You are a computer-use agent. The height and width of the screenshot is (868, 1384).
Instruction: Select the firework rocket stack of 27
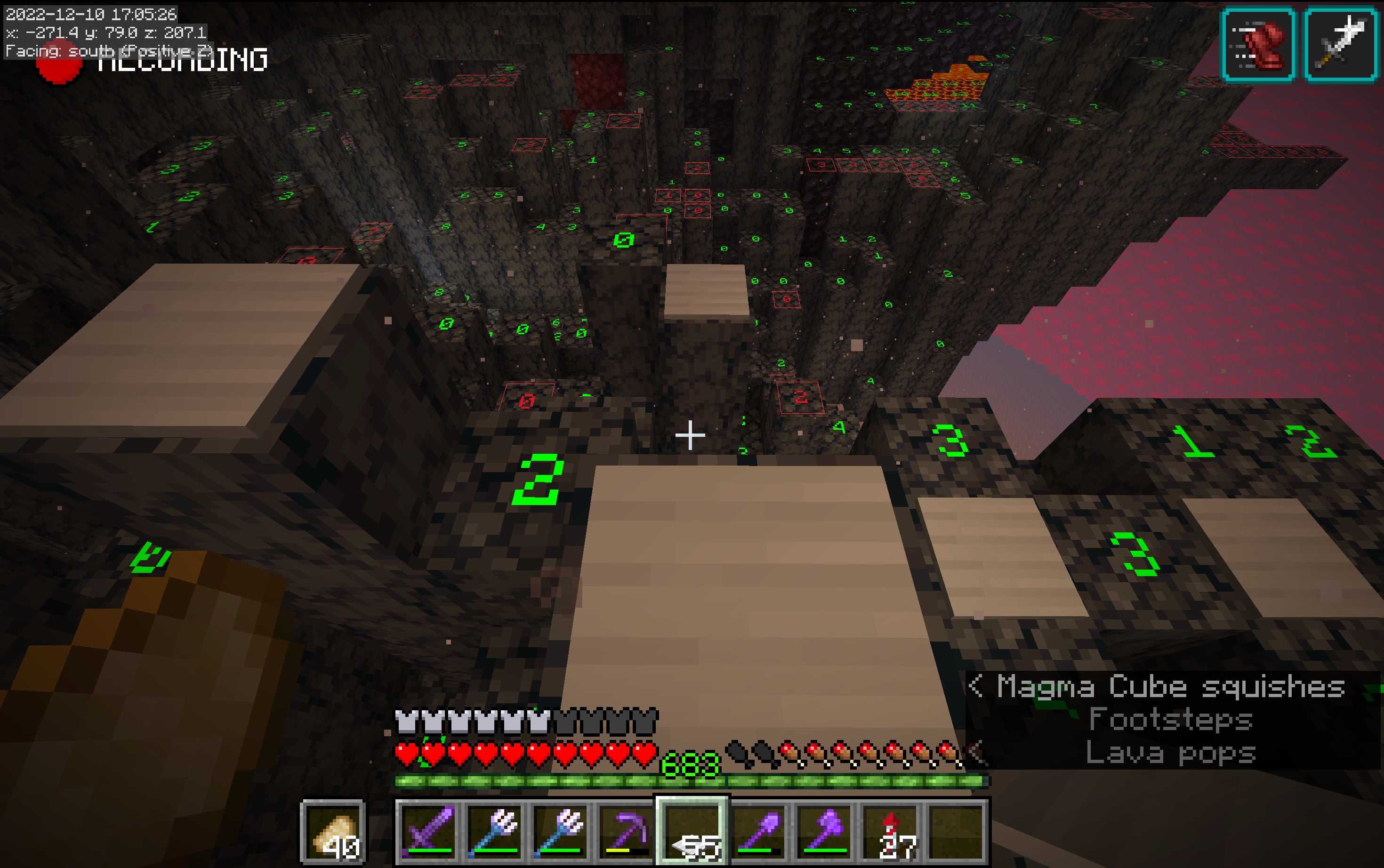[x=891, y=831]
